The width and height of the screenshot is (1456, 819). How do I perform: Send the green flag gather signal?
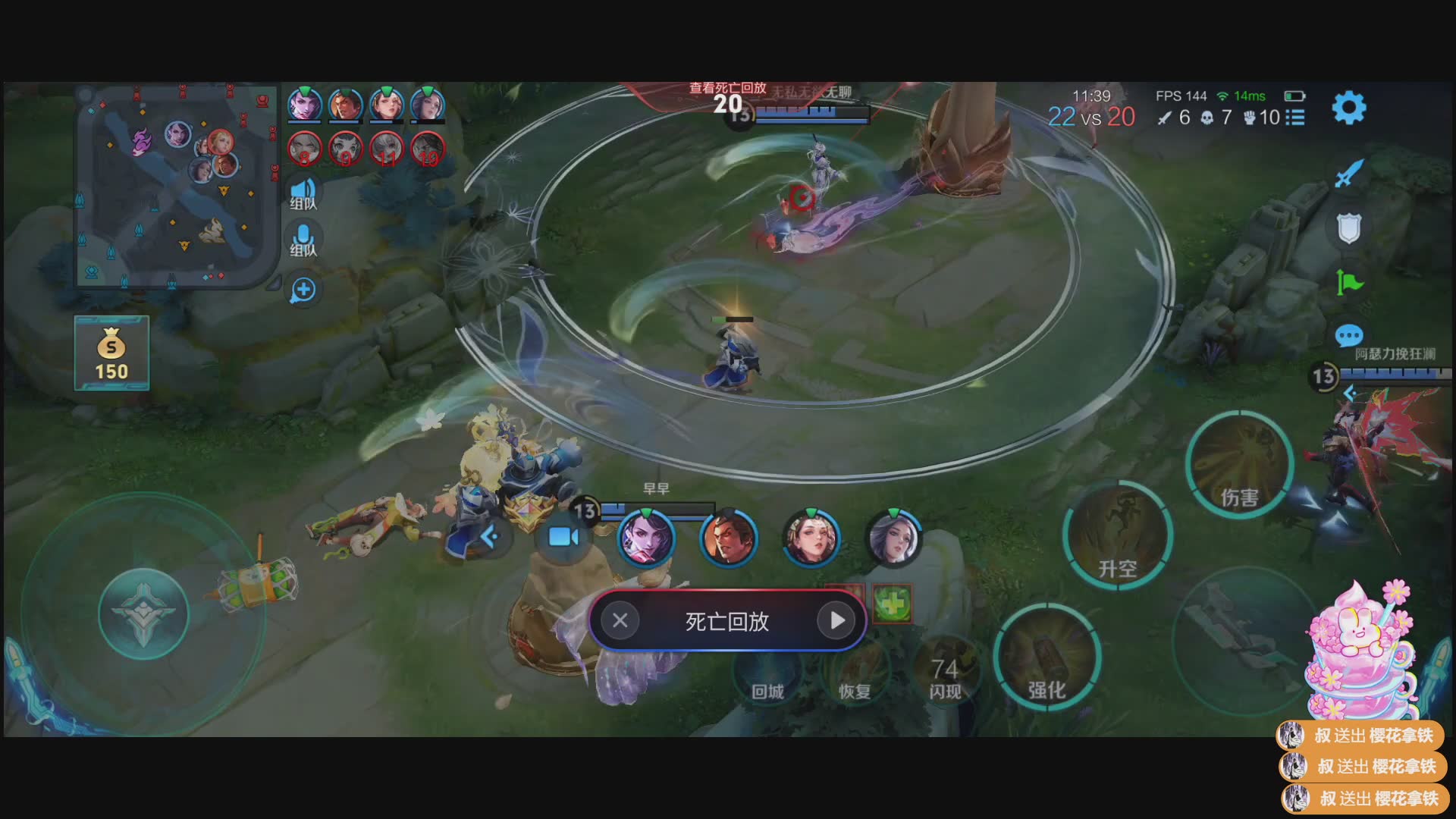1348,282
